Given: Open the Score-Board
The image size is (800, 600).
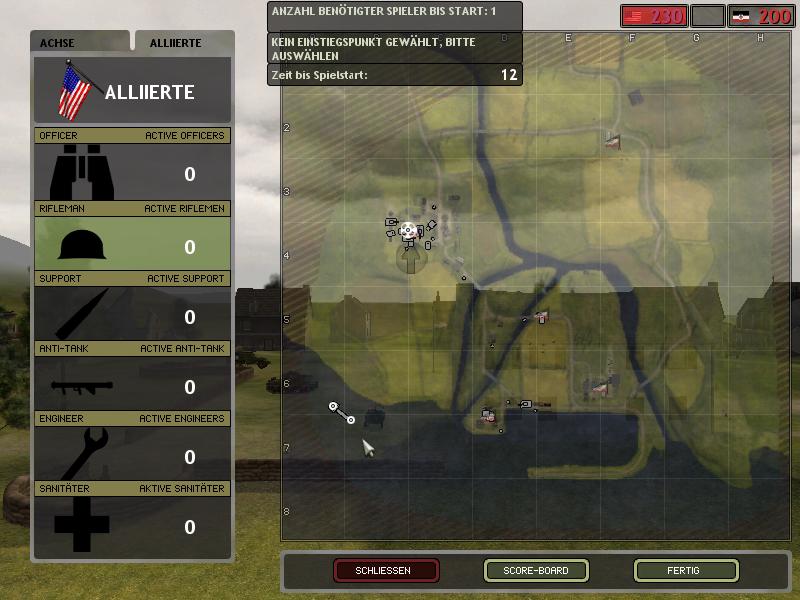Looking at the screenshot, I should pyautogui.click(x=536, y=571).
